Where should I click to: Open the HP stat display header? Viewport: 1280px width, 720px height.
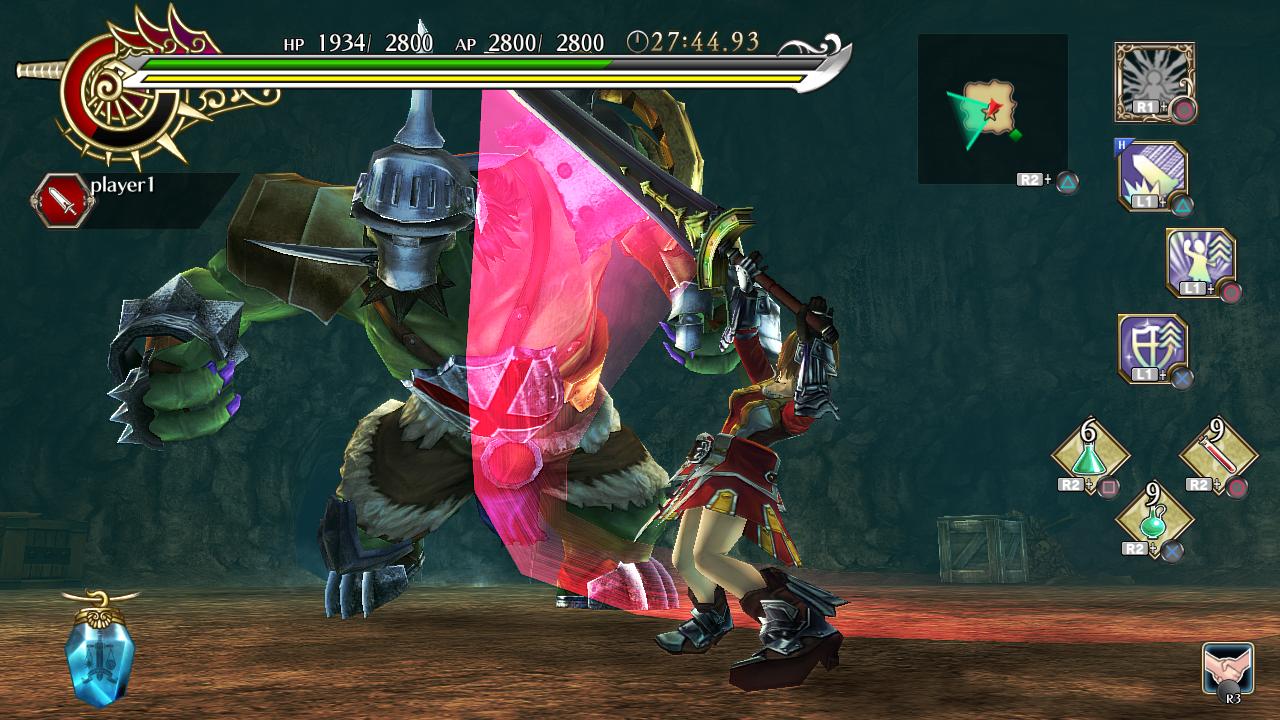pyautogui.click(x=289, y=43)
